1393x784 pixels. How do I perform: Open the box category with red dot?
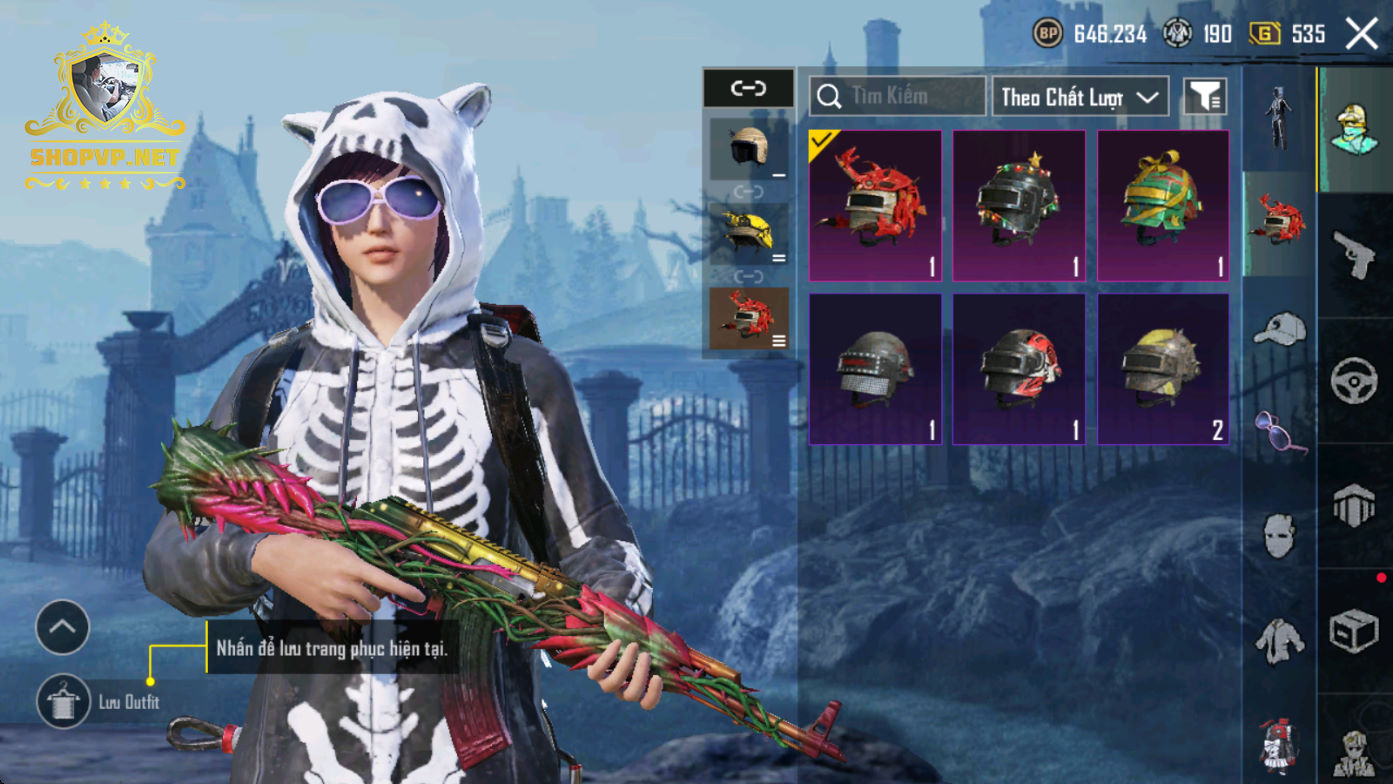1355,632
